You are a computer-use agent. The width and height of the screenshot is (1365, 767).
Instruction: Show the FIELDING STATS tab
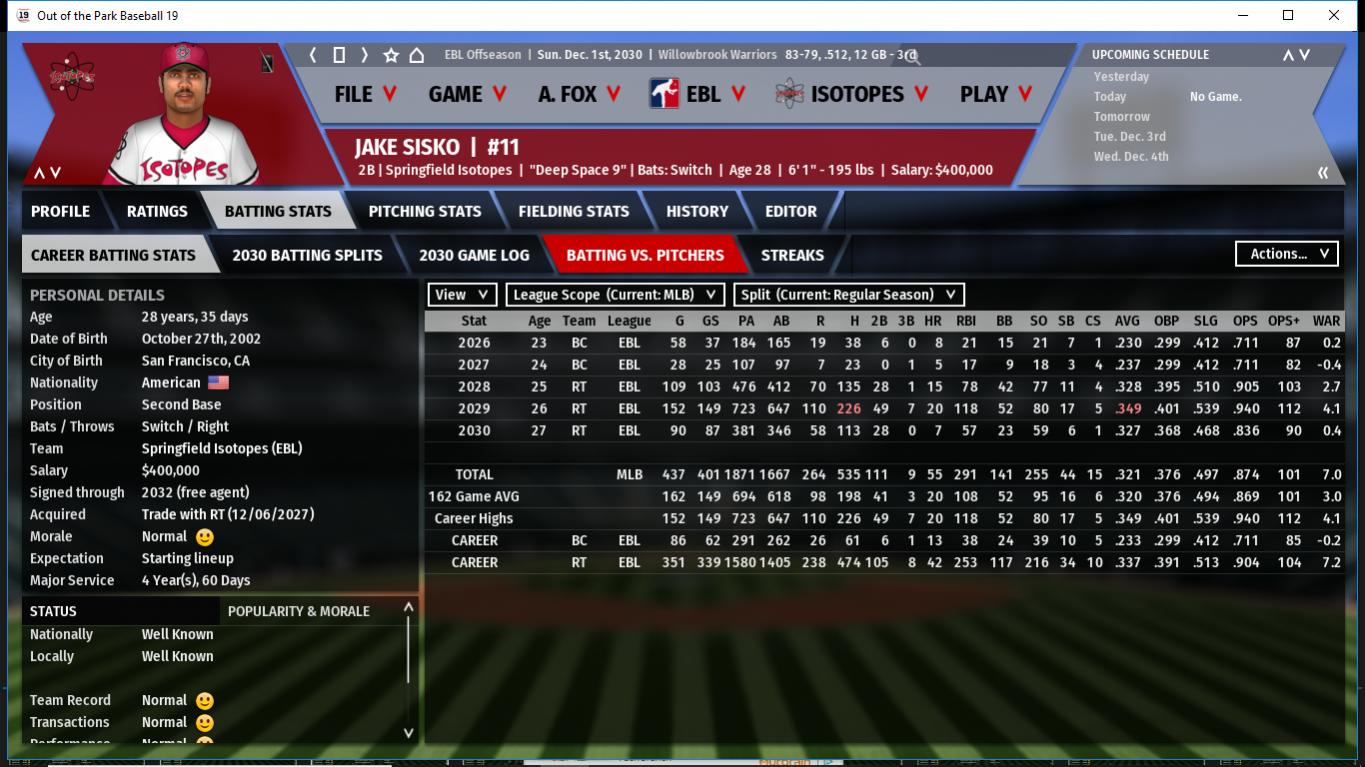[573, 211]
